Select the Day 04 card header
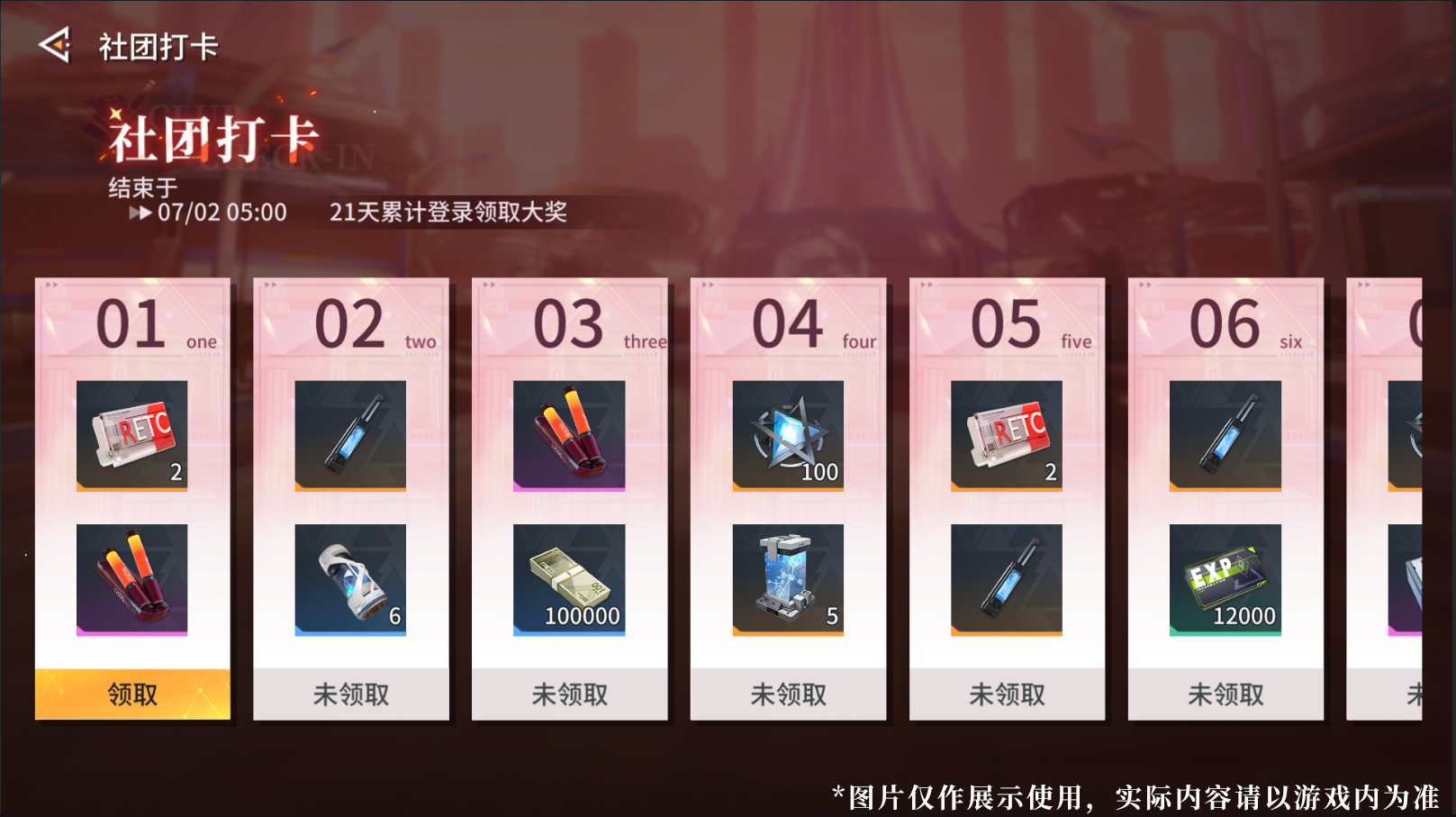Screen dimensions: 1456x817 [789, 323]
